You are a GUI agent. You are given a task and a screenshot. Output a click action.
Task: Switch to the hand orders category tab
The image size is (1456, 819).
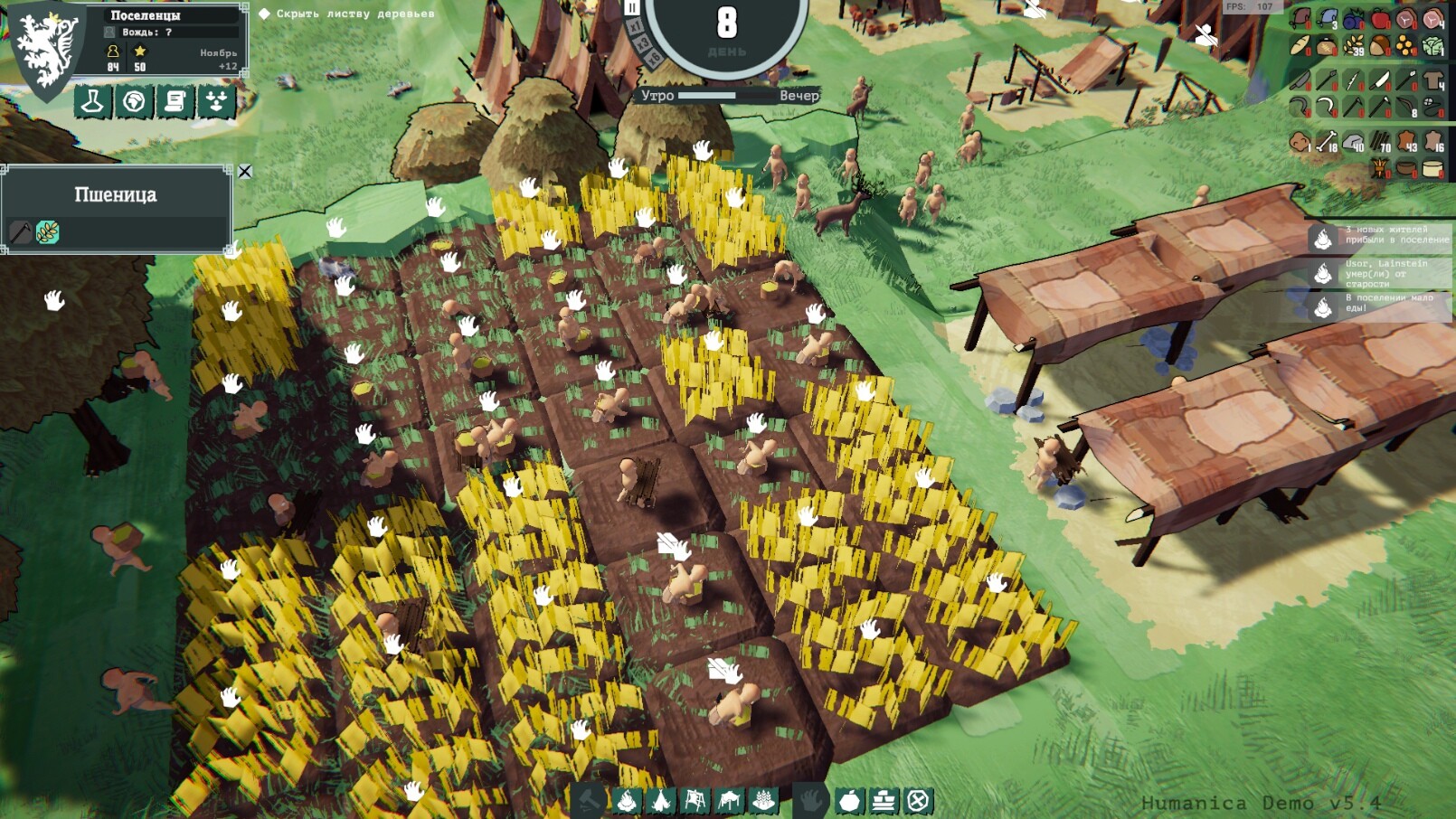point(811,801)
